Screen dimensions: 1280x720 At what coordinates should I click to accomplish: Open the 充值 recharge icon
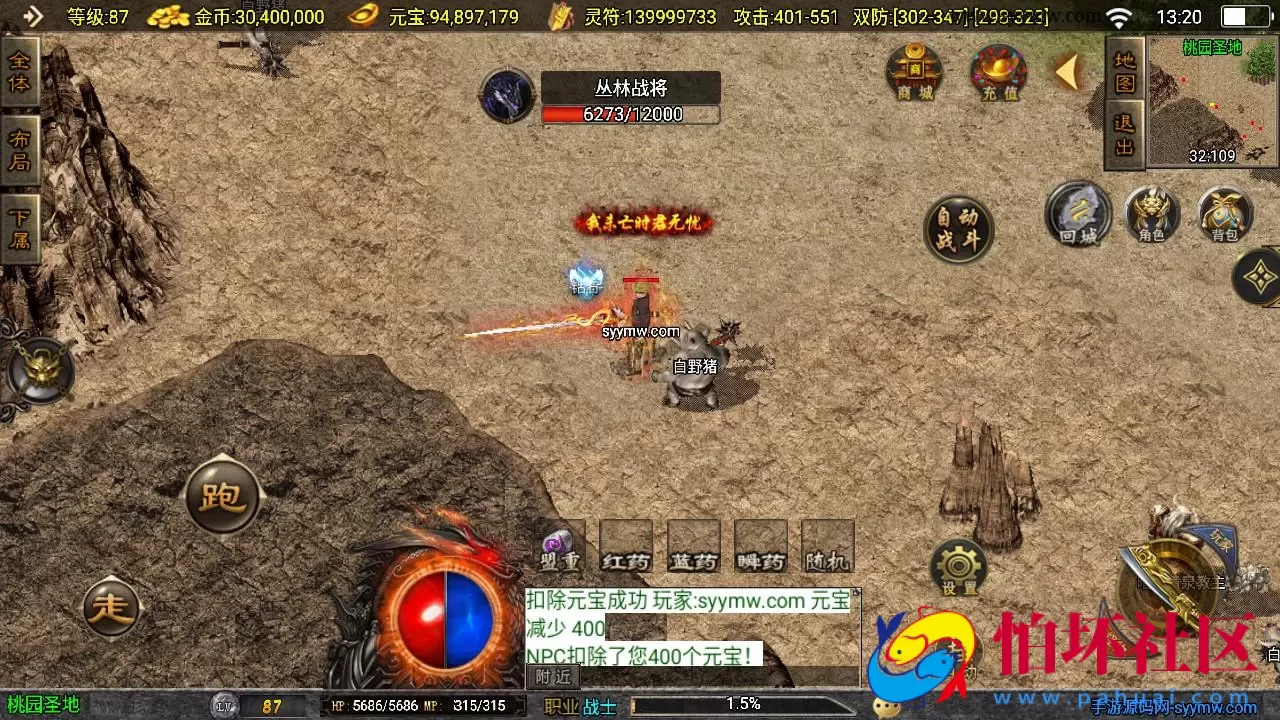point(997,72)
